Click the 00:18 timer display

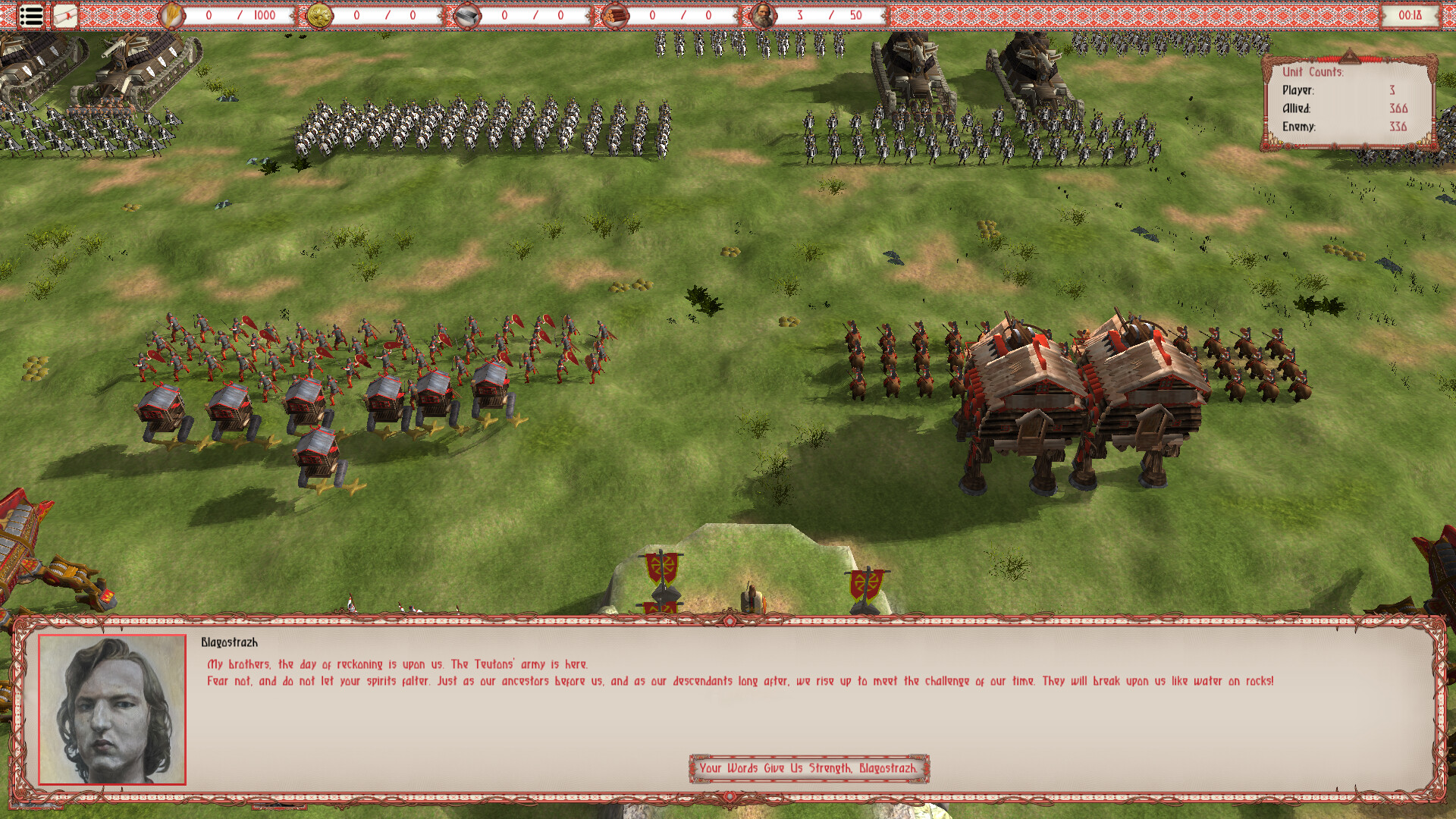1412,14
